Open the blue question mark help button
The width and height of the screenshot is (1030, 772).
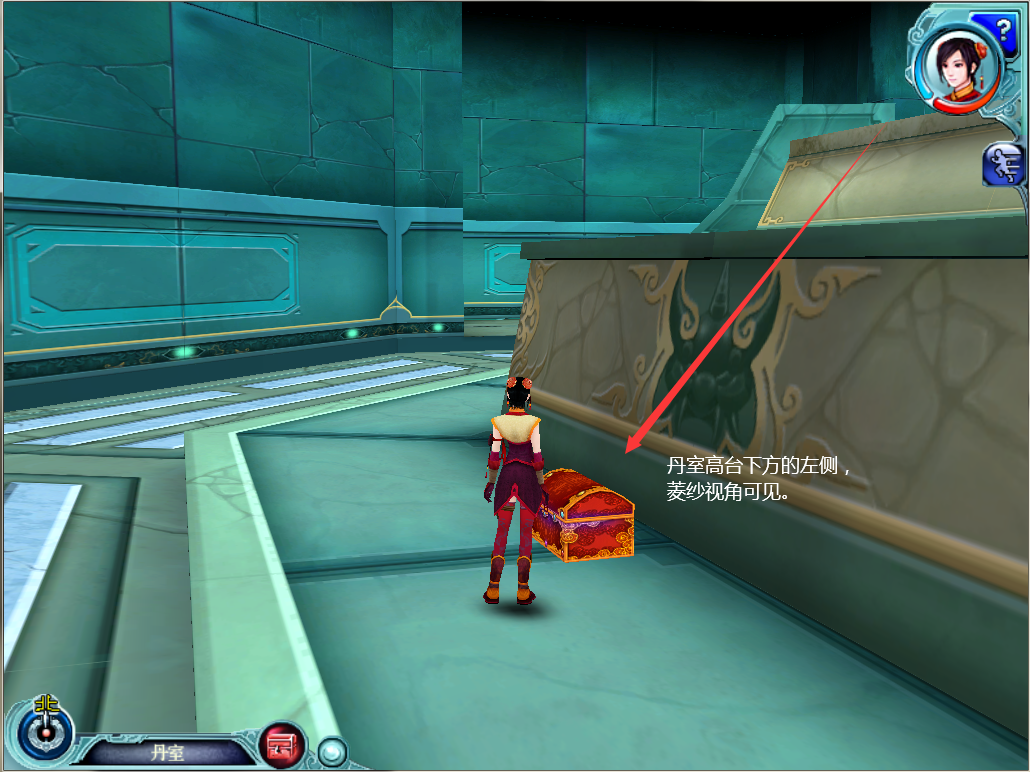tap(1007, 22)
